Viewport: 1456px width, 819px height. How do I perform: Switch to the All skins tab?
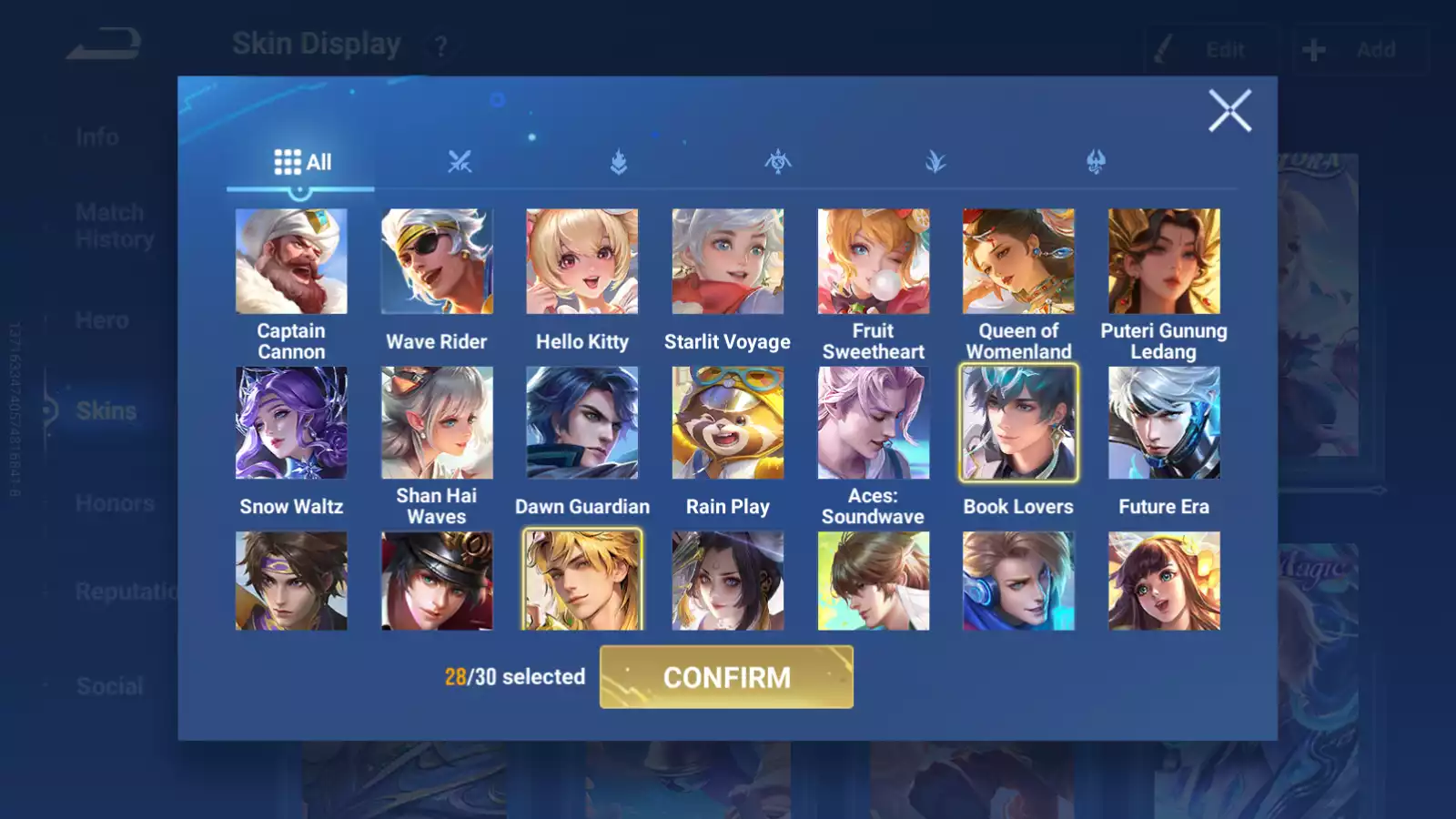pos(300,162)
